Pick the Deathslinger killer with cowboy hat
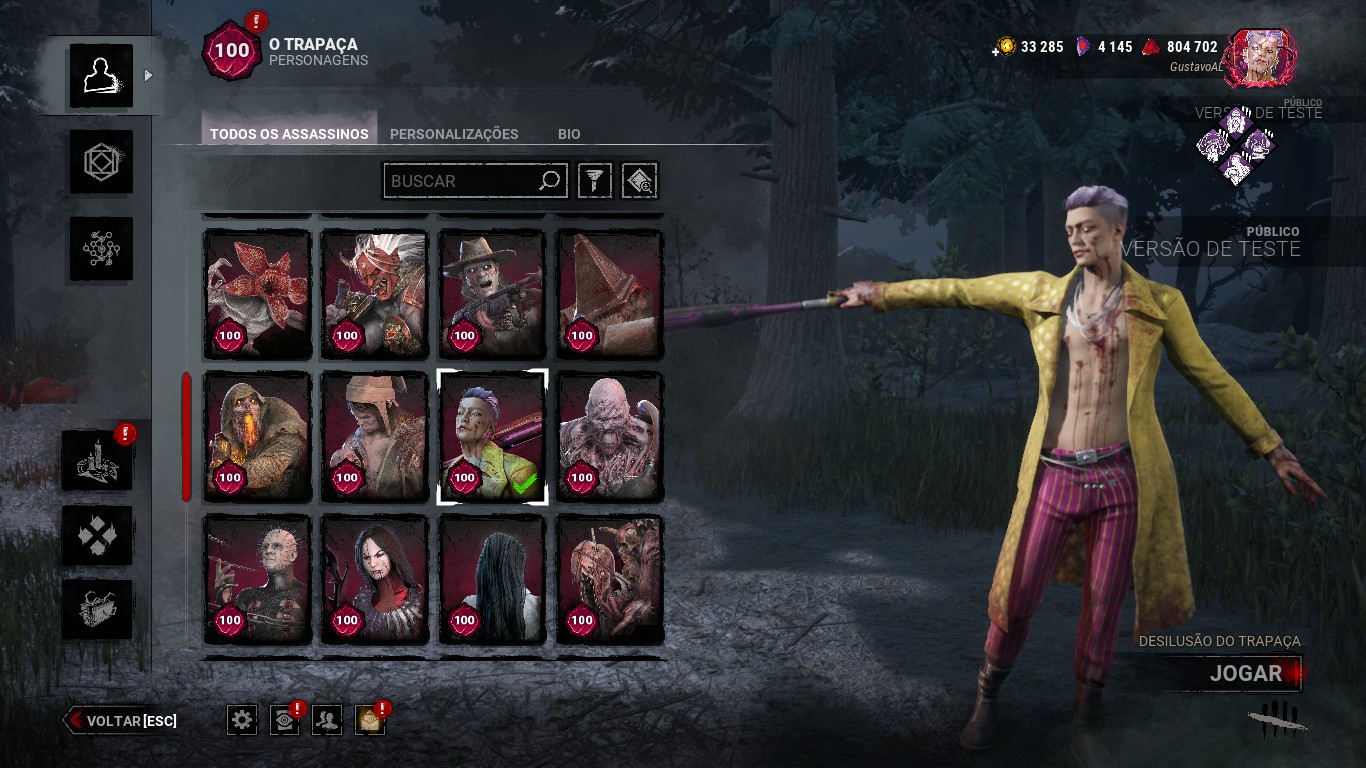 492,294
